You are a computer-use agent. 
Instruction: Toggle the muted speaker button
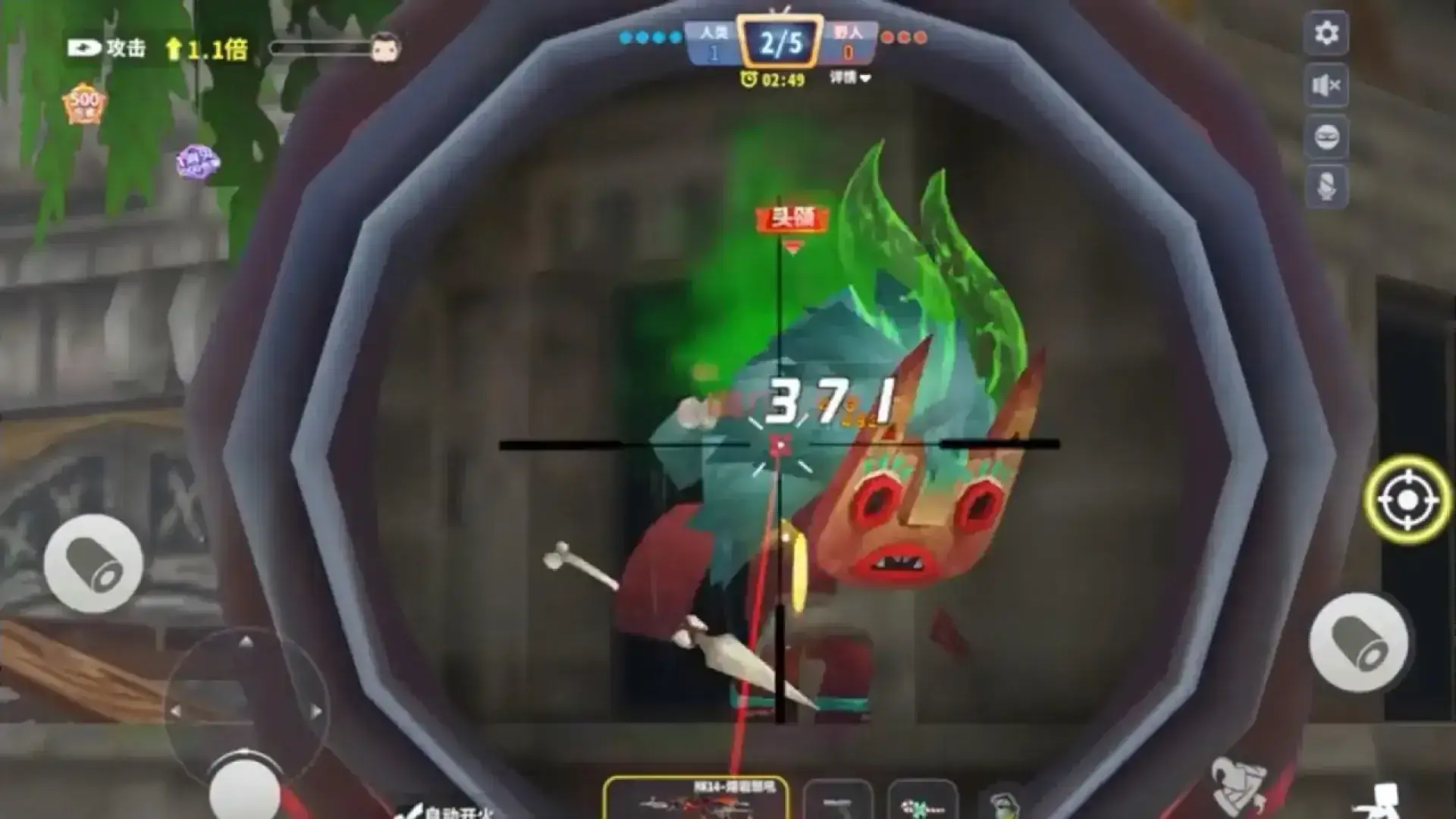pos(1326,86)
